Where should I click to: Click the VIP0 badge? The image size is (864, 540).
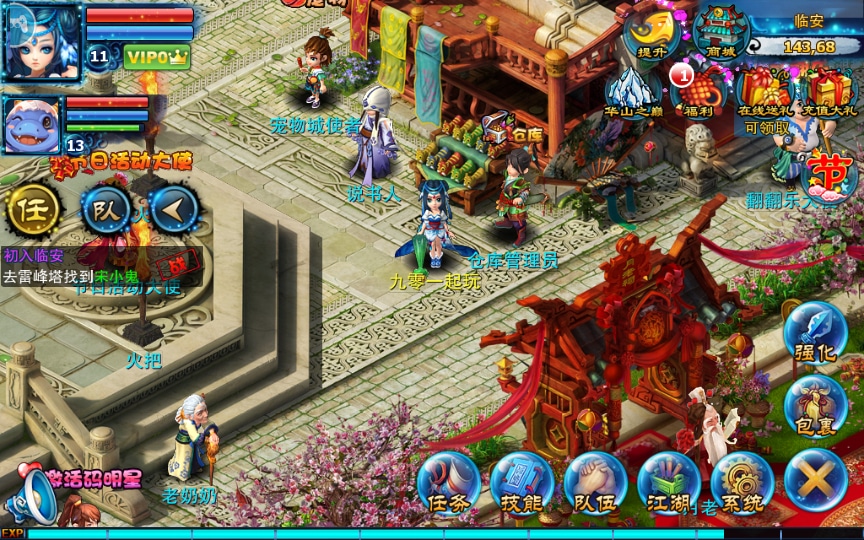click(157, 56)
